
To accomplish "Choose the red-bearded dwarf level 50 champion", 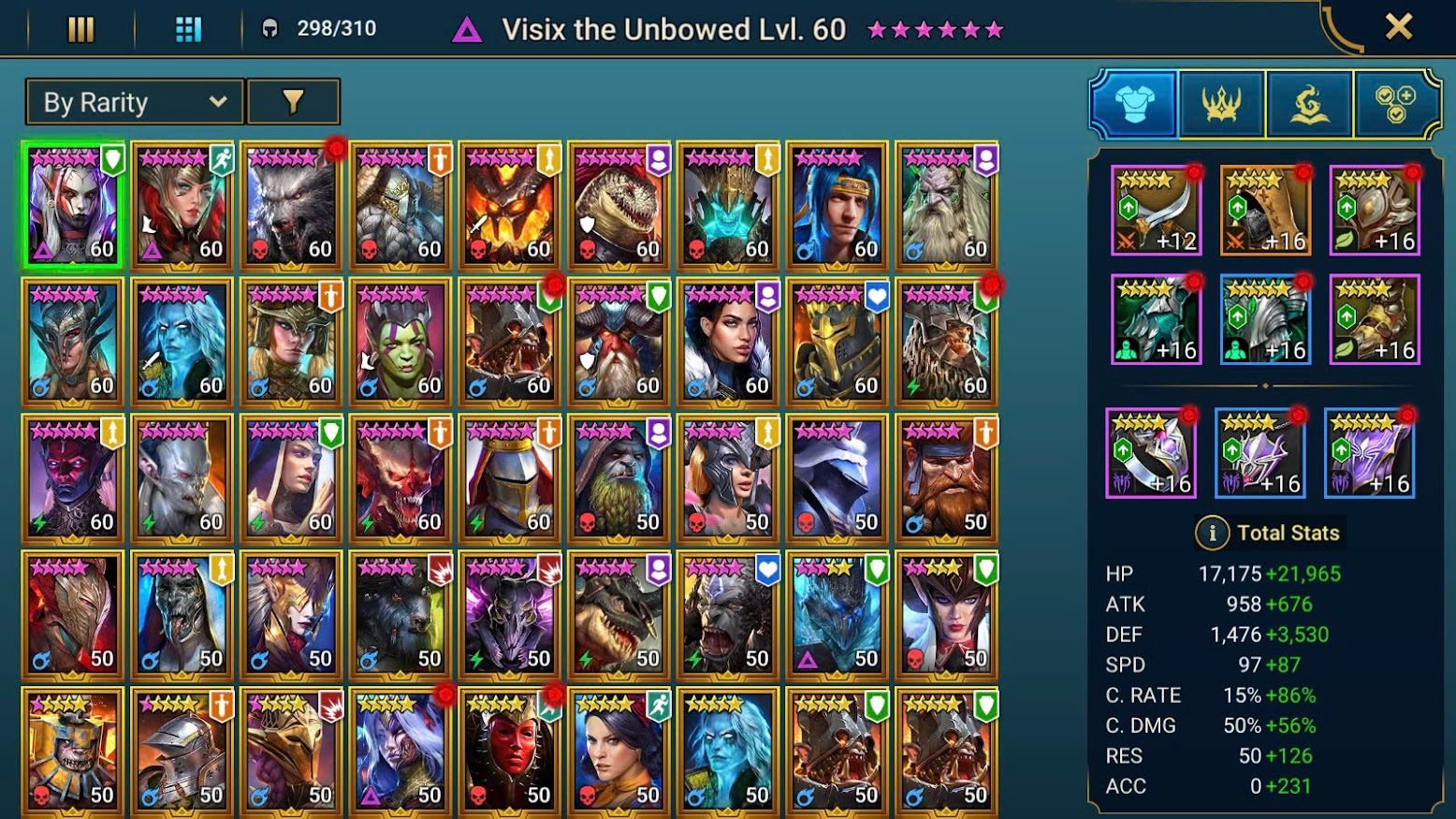I will point(947,479).
